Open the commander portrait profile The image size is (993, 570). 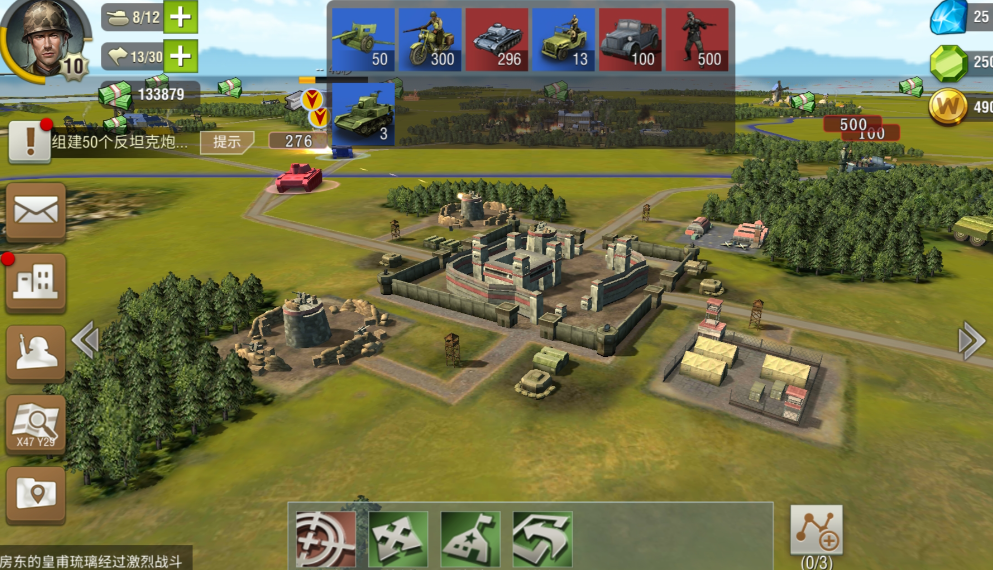[41, 37]
